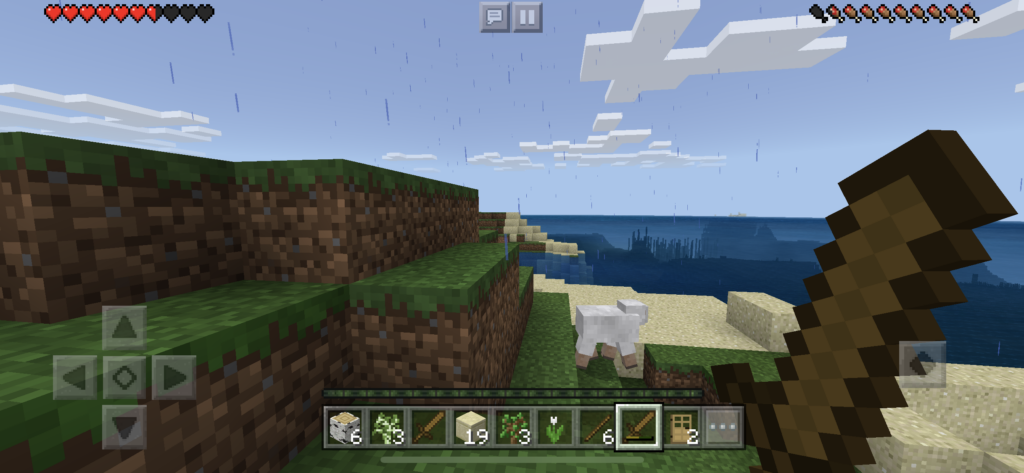Tap the move right arrow
The width and height of the screenshot is (1024, 473).
(174, 377)
